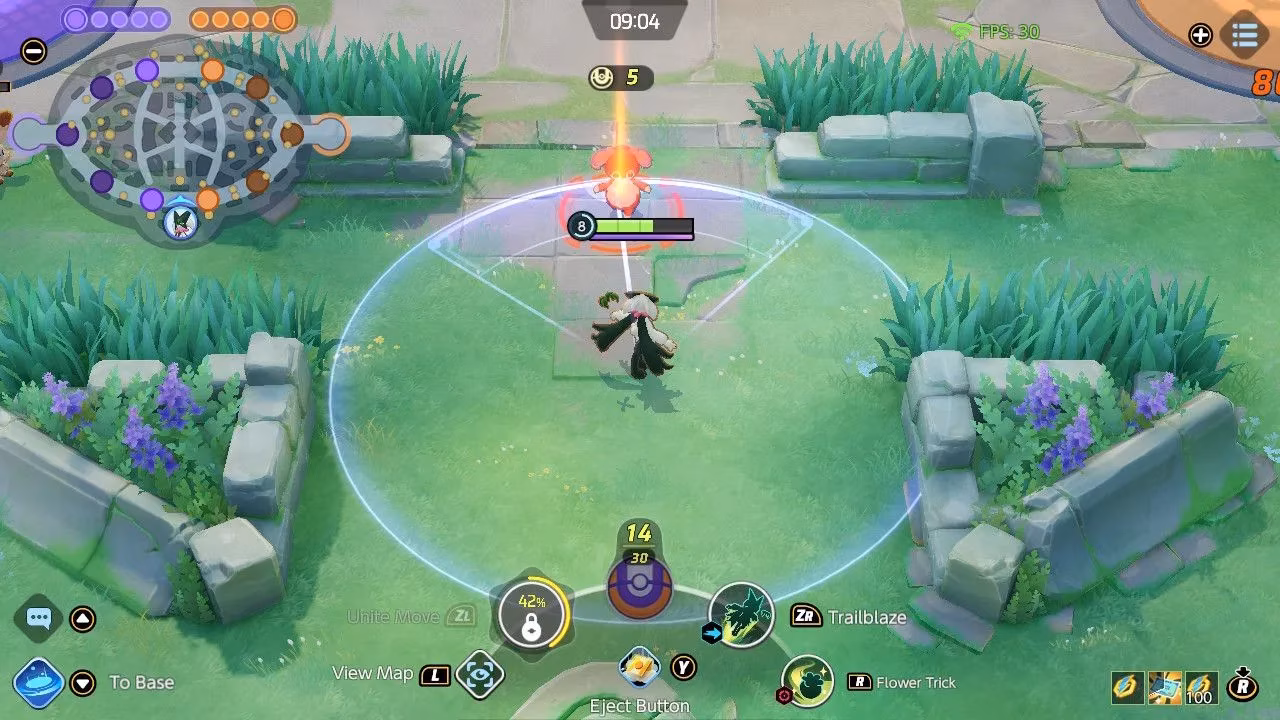Image resolution: width=1280 pixels, height=720 pixels.
Task: Tap the locked Unite Move icon
Action: tap(531, 614)
